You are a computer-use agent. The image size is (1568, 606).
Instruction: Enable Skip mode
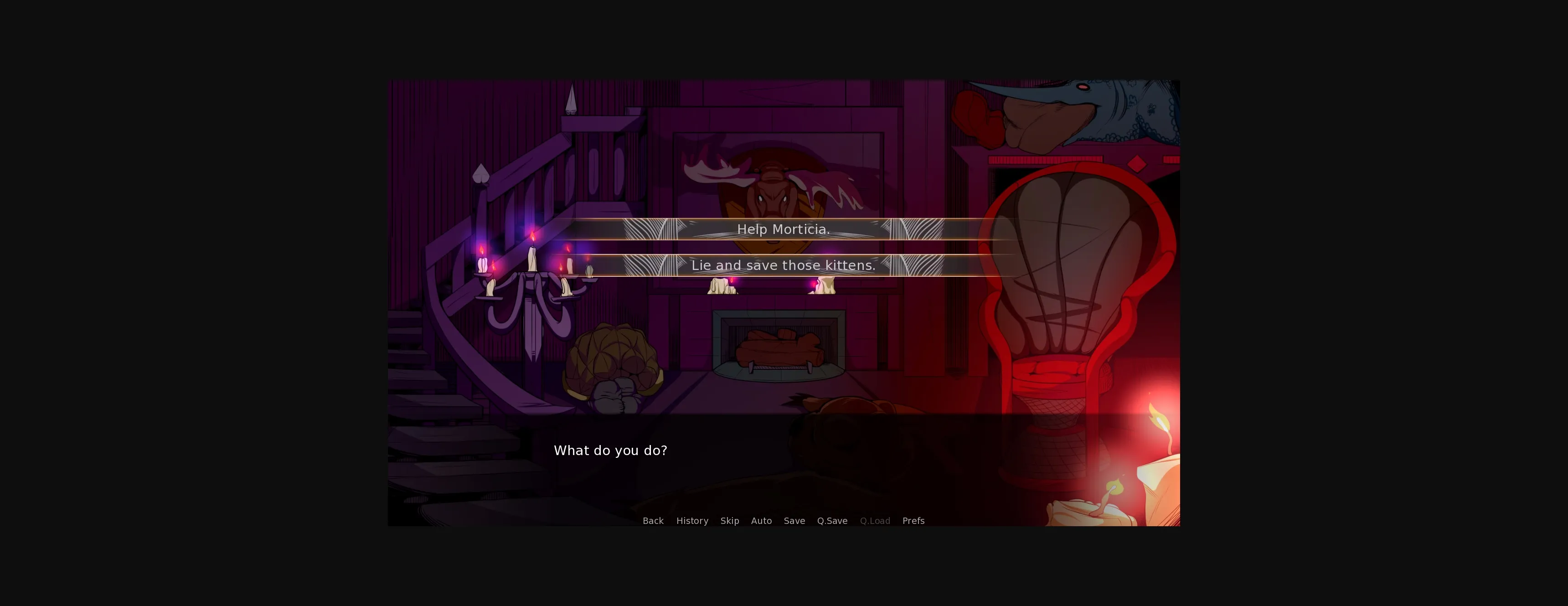[729, 521]
